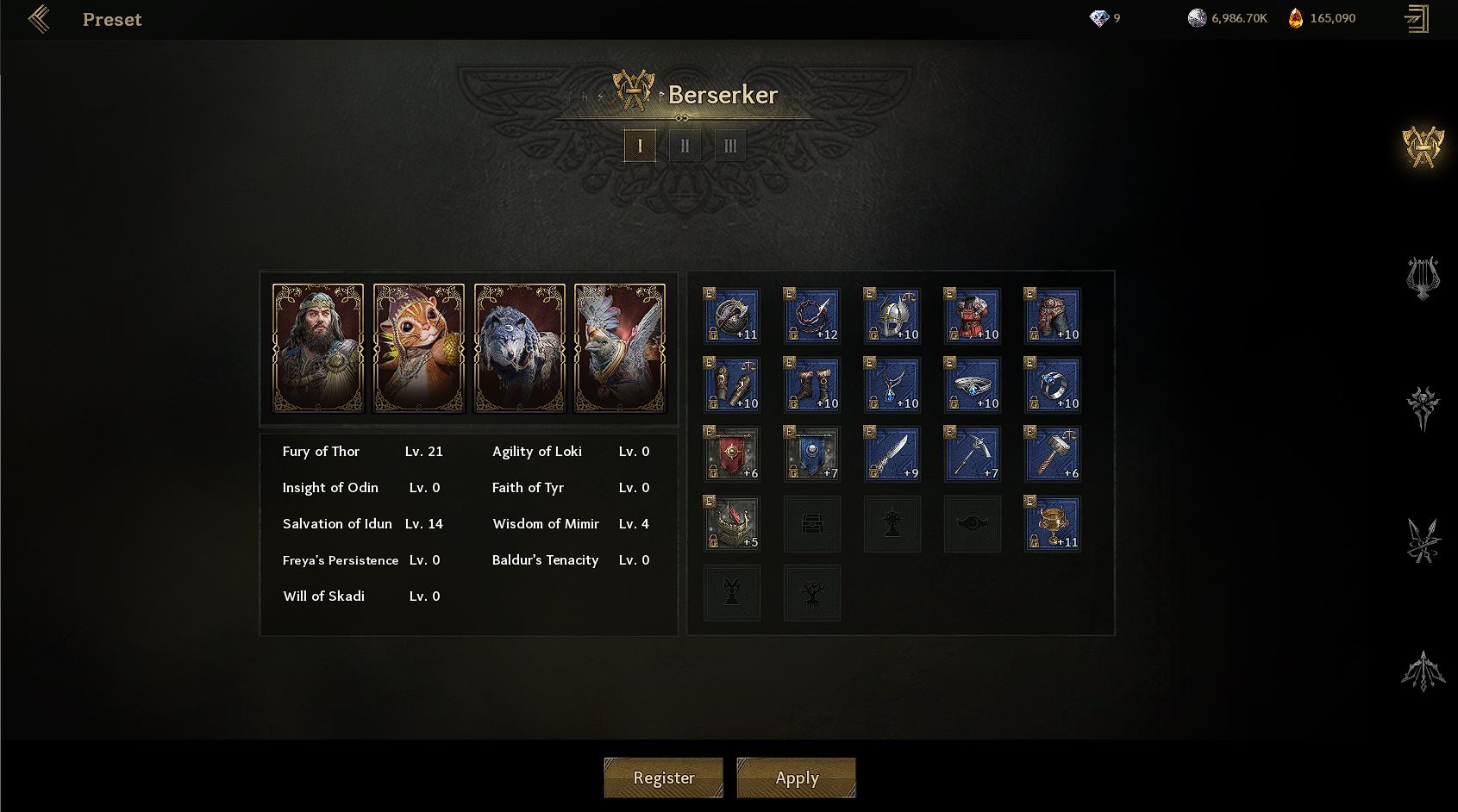The width and height of the screenshot is (1458, 812).
Task: Pick the +7 pickaxe tool slot
Action: tap(973, 454)
